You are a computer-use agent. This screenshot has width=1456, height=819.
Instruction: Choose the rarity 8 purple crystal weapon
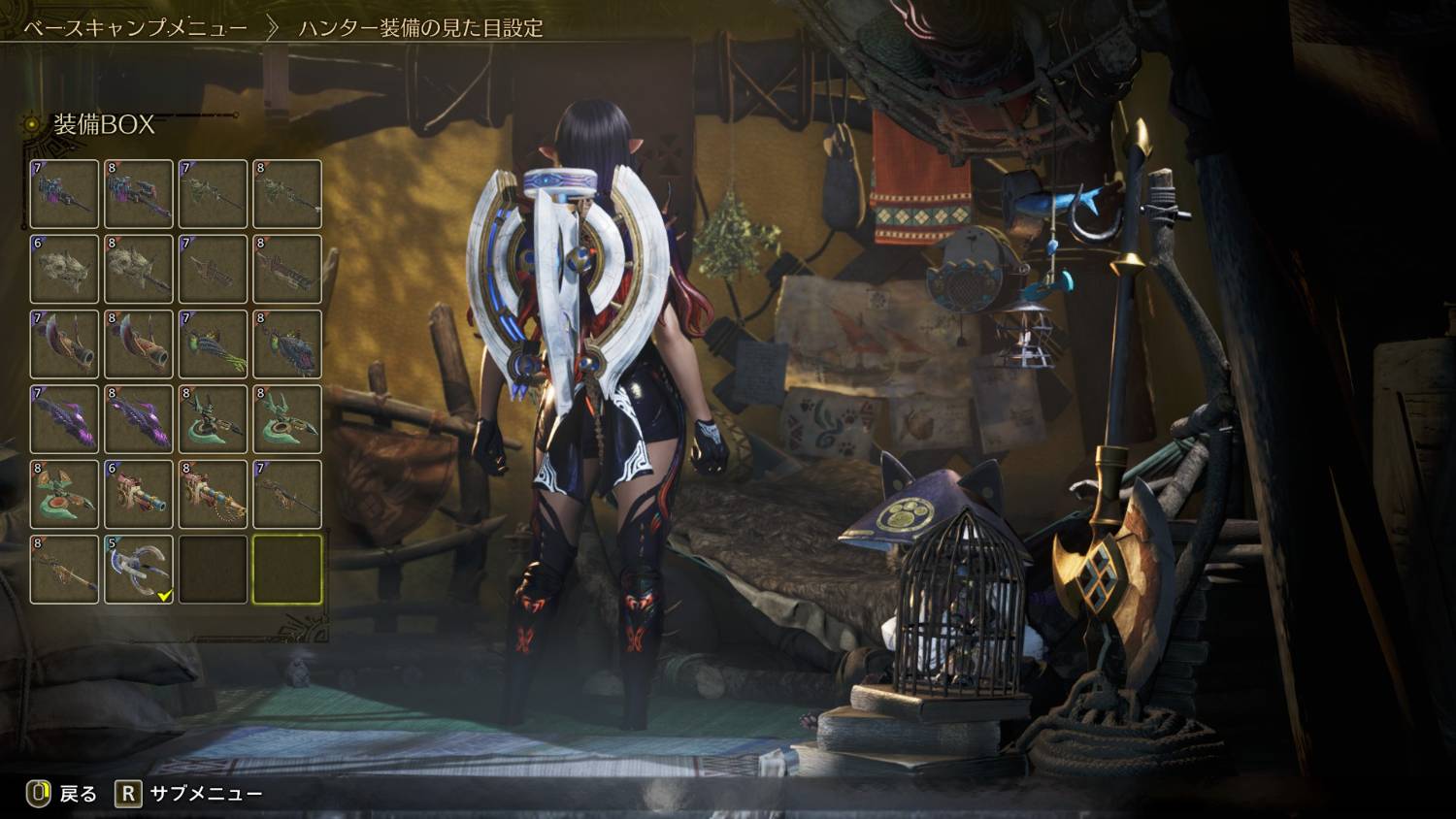click(139, 419)
